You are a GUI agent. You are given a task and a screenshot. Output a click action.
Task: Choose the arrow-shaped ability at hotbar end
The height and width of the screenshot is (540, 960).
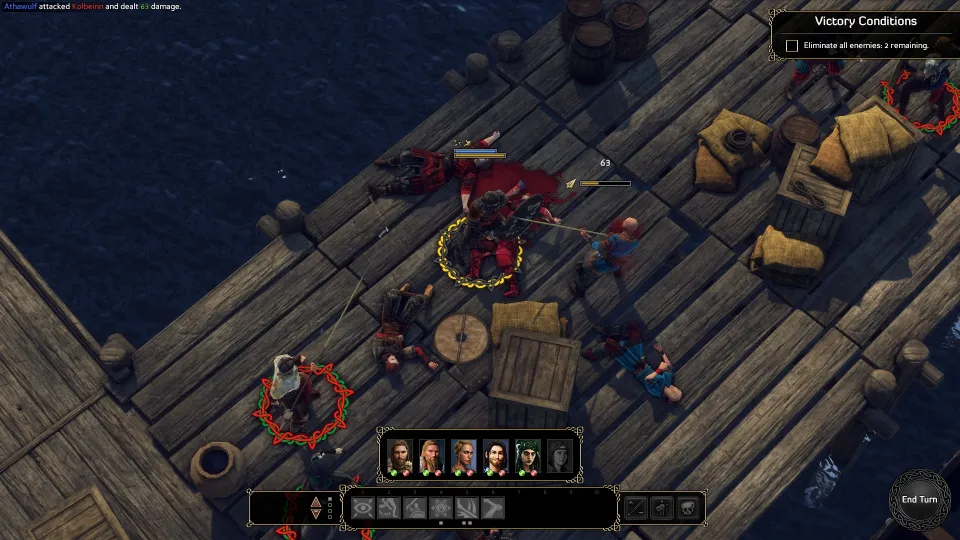[492, 508]
